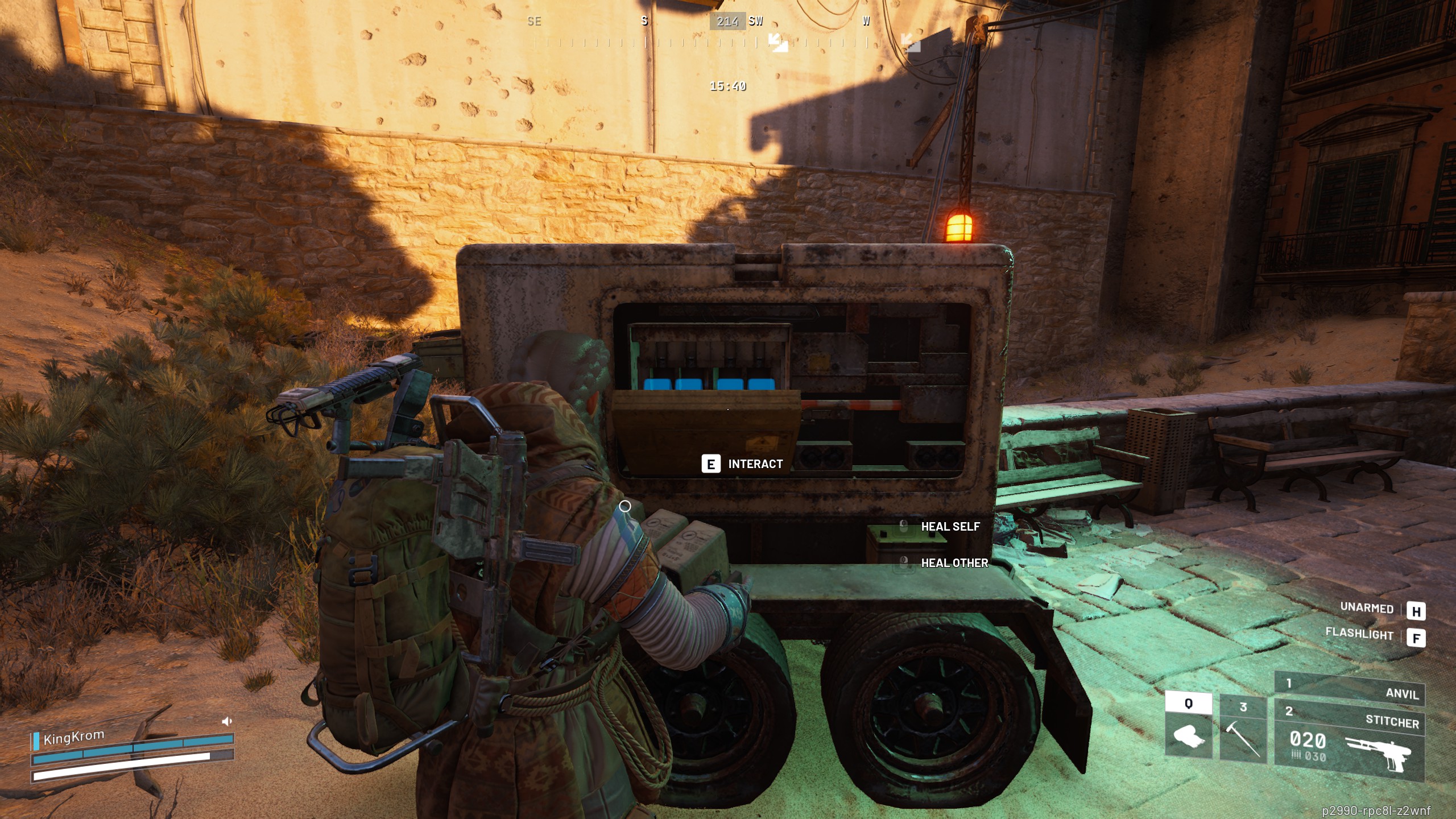Click the E keybind icon beside Interact

(x=710, y=465)
